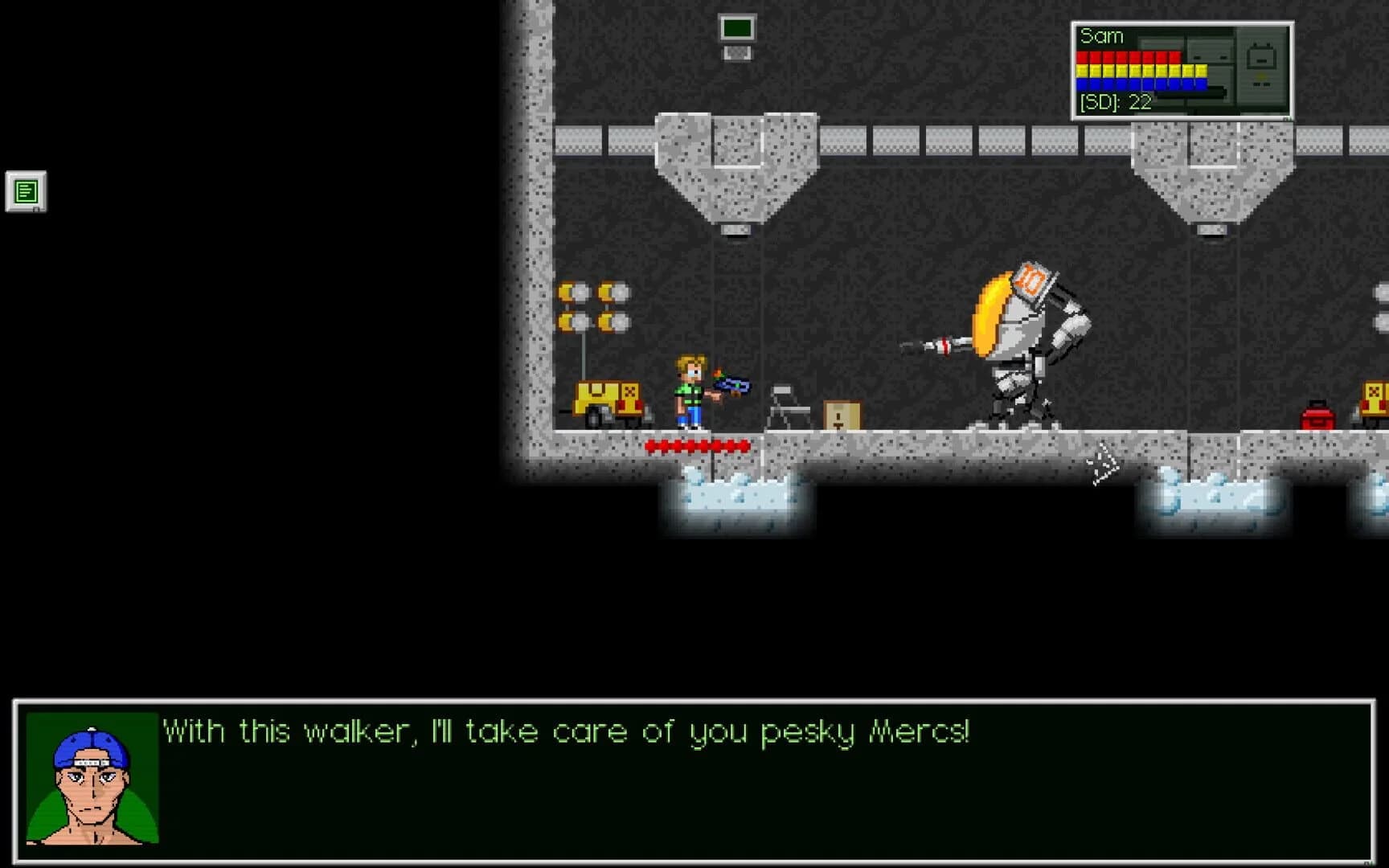Open the quest log icon in top-left
The width and height of the screenshot is (1389, 868).
[26, 190]
